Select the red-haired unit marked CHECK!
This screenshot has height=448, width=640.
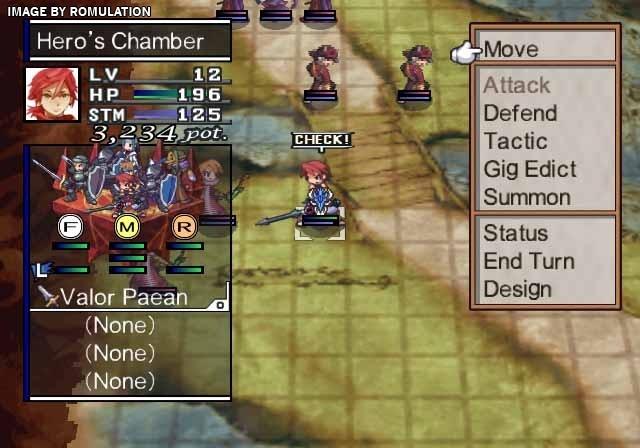tap(320, 192)
